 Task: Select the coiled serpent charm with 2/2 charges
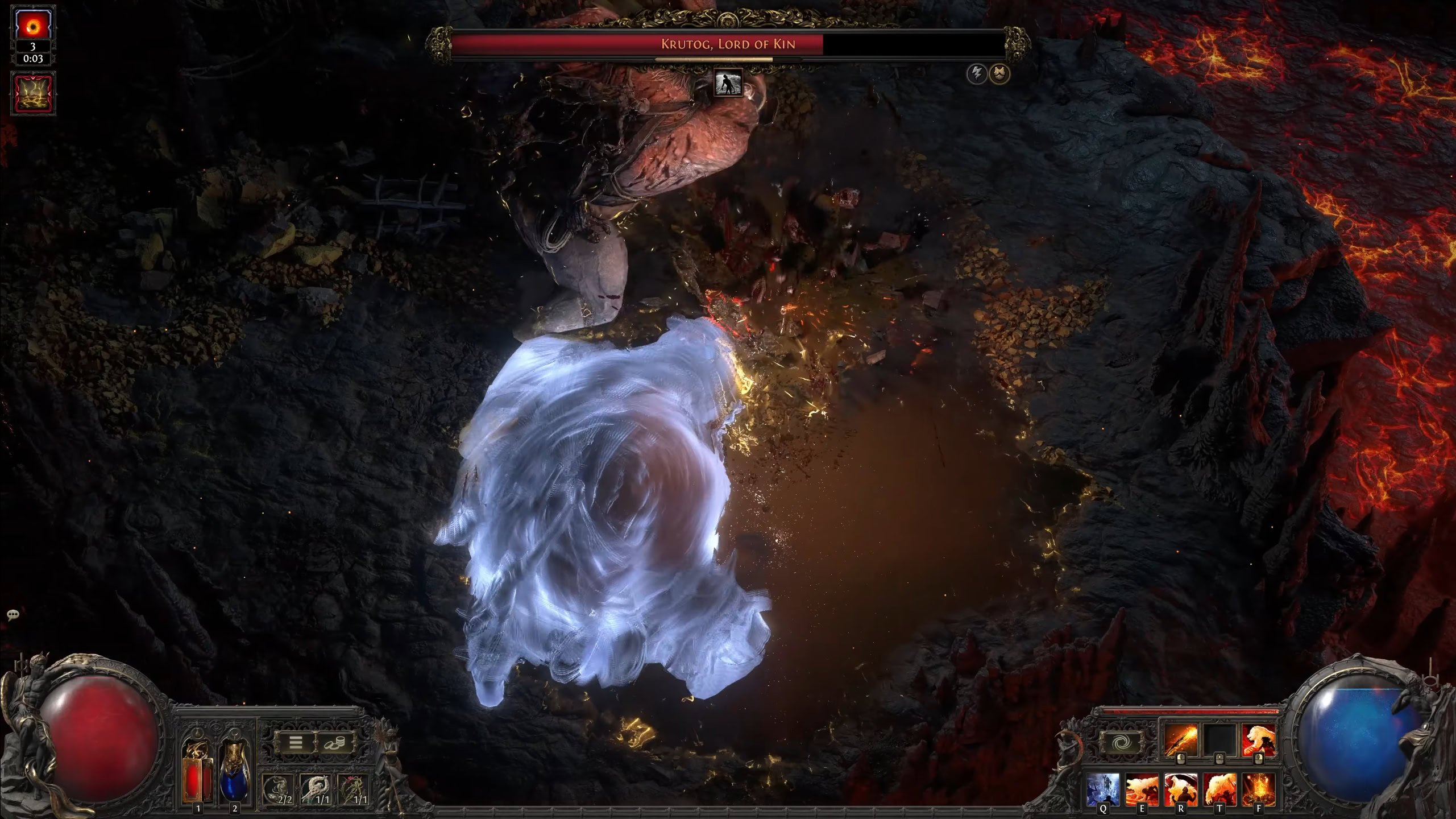pyautogui.click(x=279, y=790)
